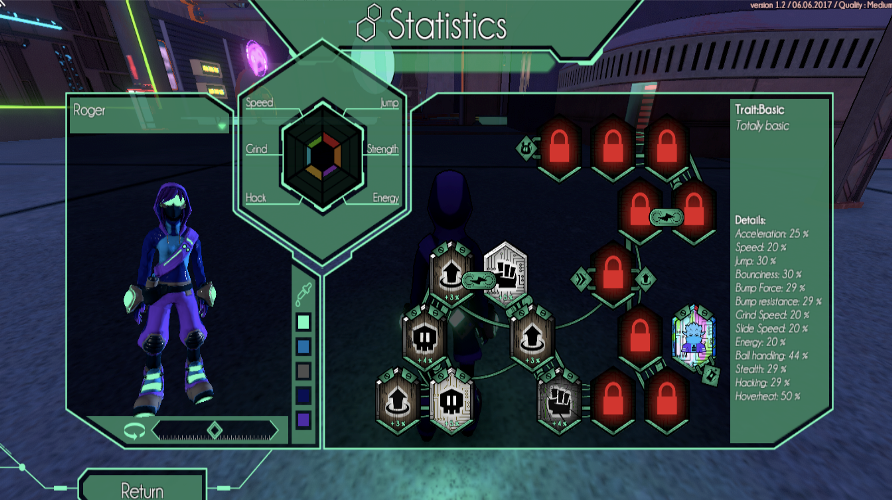Return to the previous menu
Screen dimensions: 892x500
[142, 489]
